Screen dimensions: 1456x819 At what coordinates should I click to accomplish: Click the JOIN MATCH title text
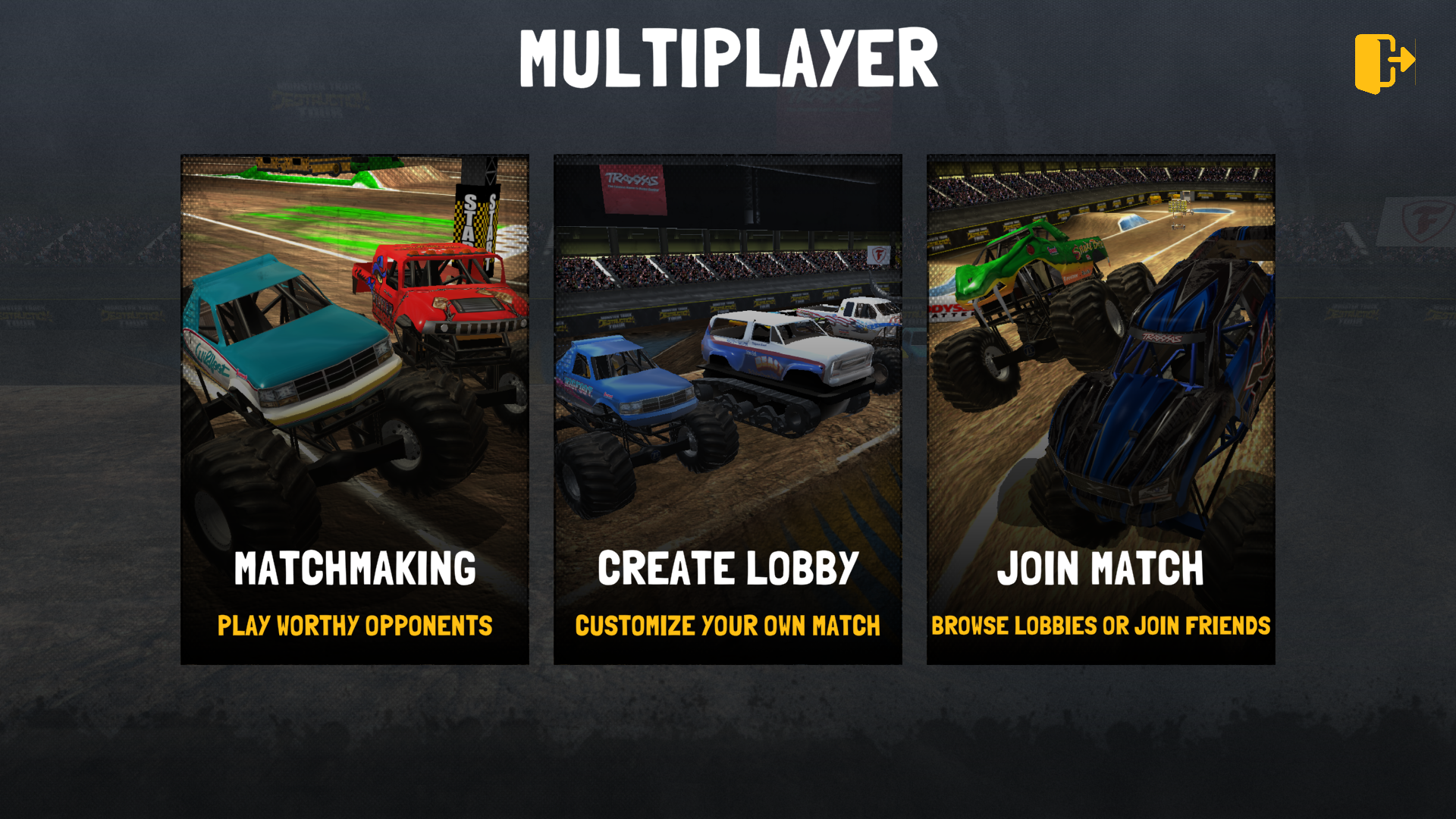[1101, 567]
